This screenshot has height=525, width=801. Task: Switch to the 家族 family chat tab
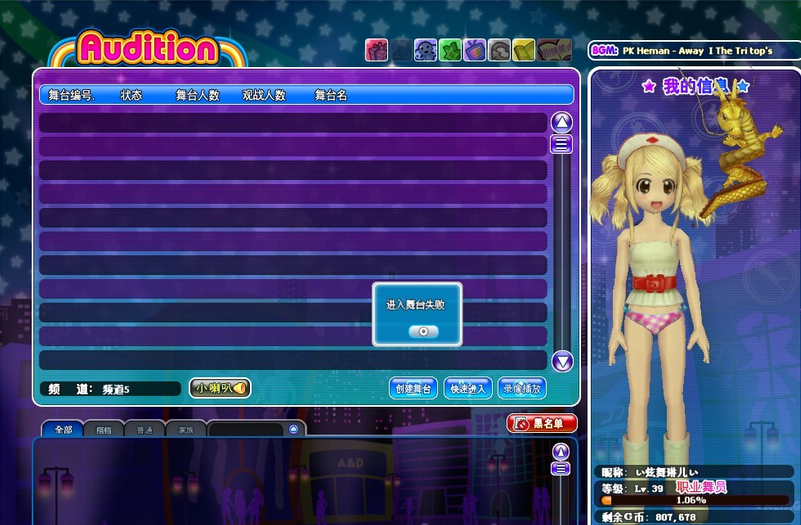(x=186, y=430)
